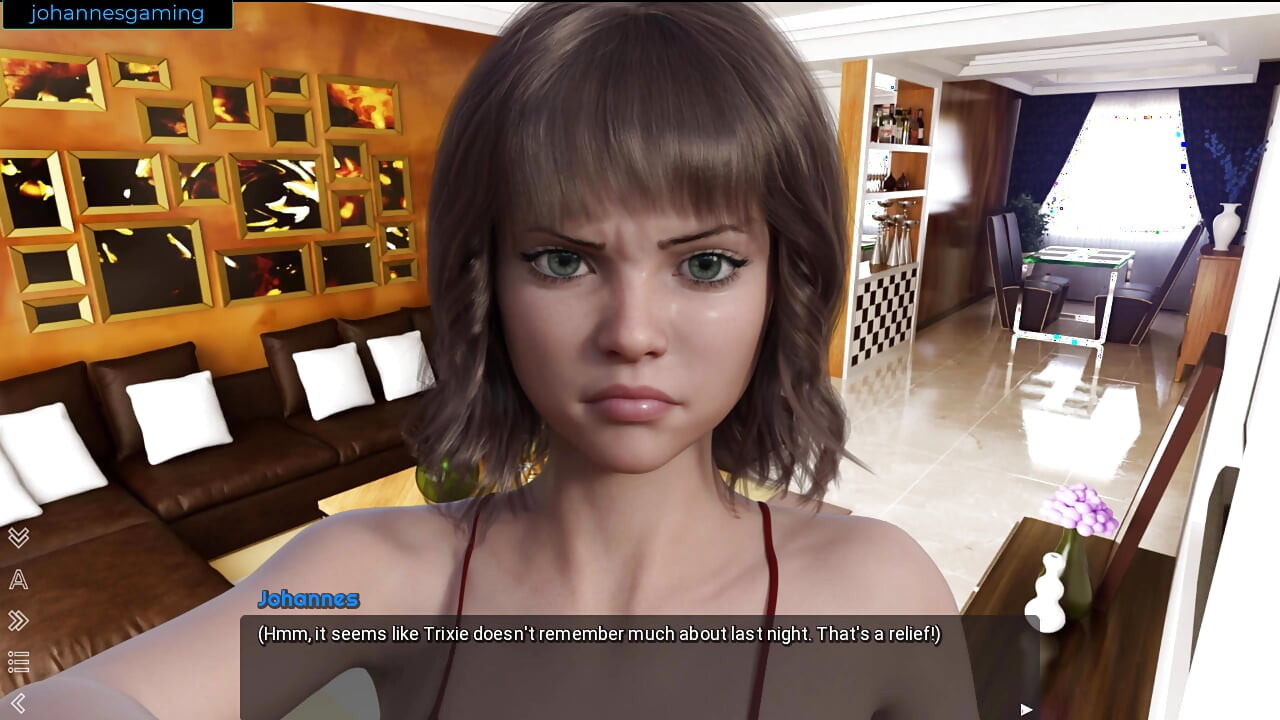Continue dialogue via the white triangle arrow

1026,709
